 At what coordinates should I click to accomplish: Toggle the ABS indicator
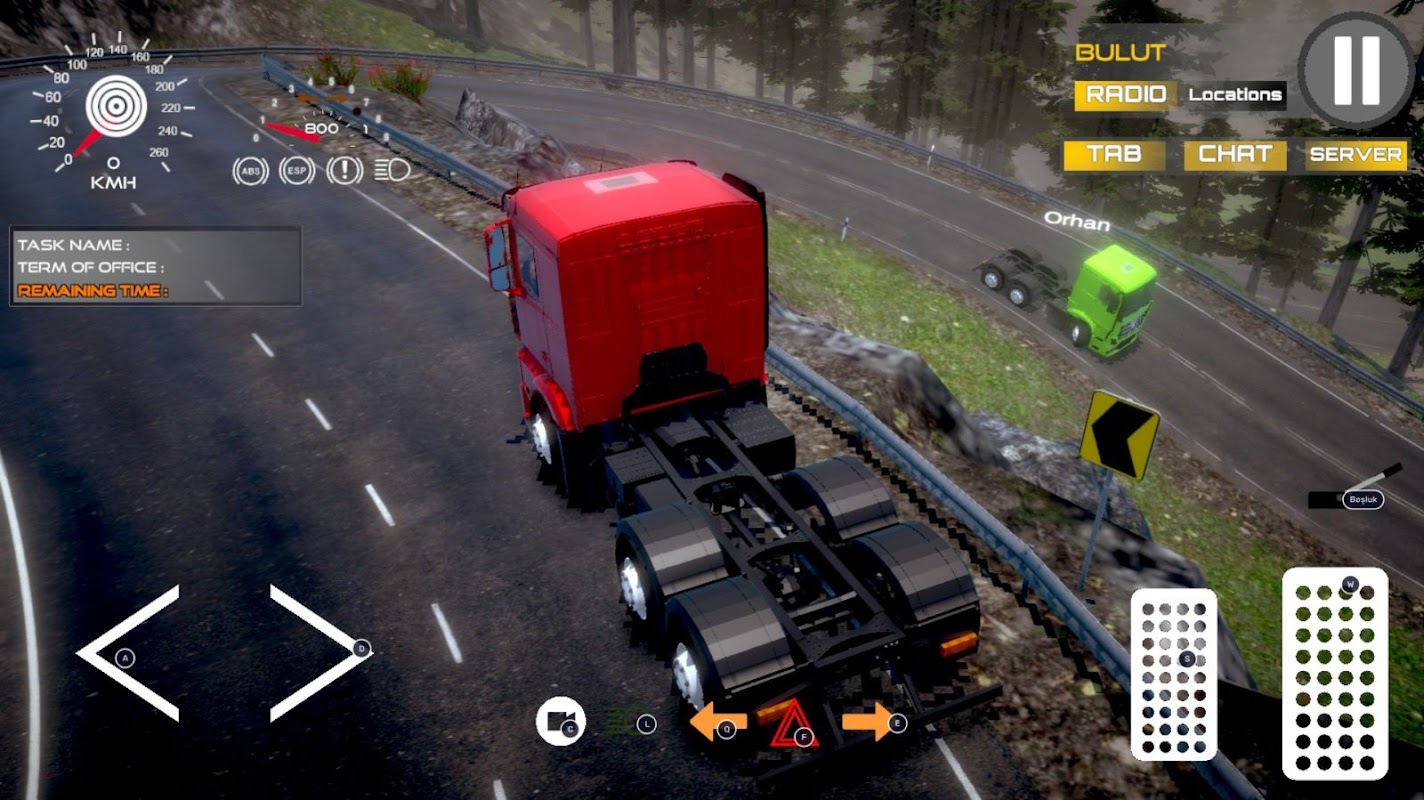point(250,171)
